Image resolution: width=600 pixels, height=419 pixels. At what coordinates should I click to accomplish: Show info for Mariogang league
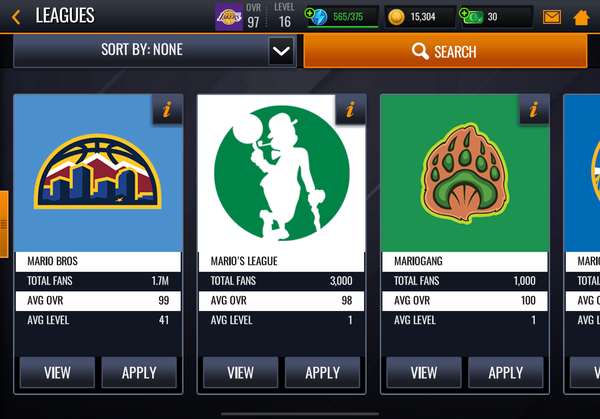tap(534, 110)
